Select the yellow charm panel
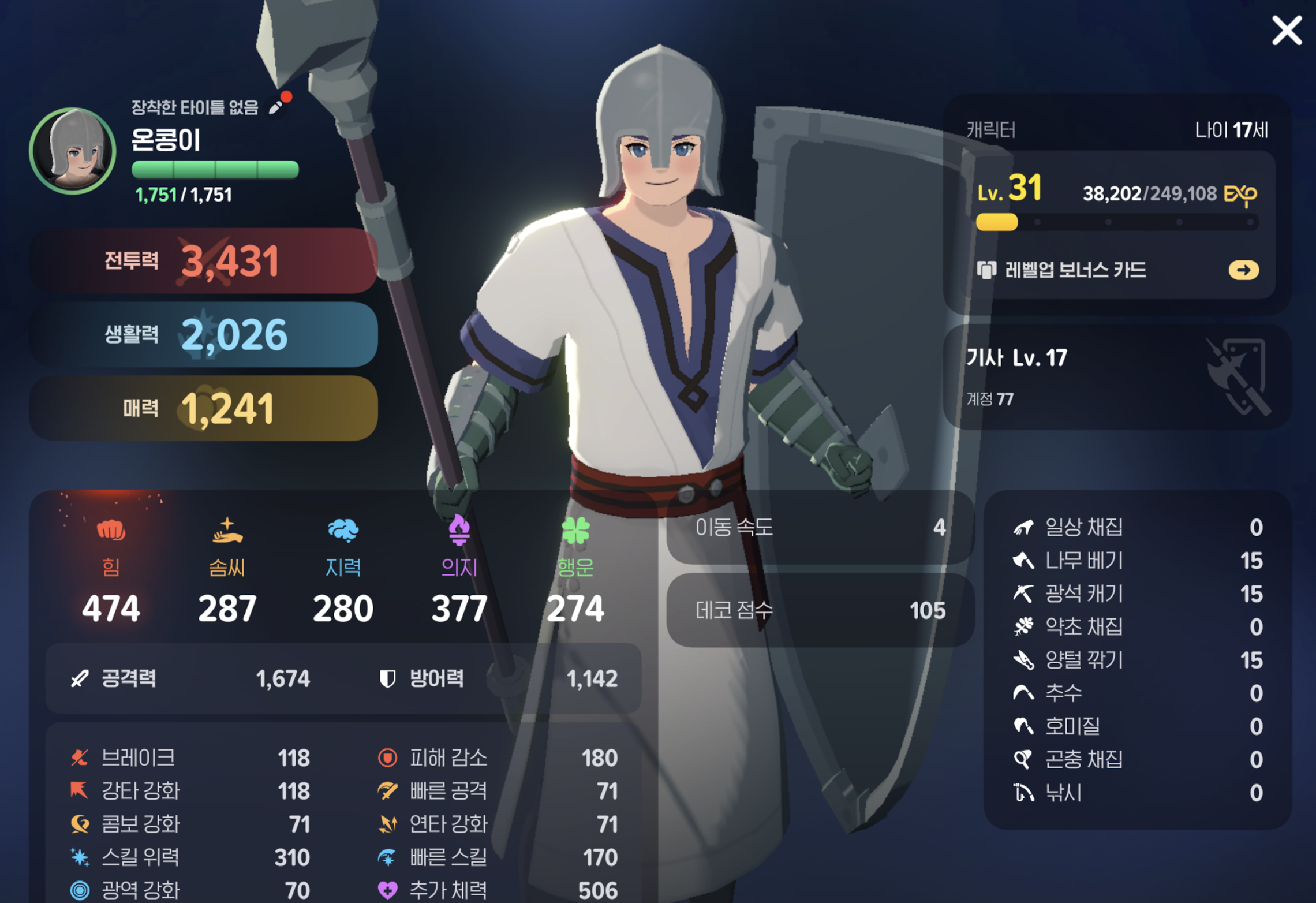 (x=204, y=409)
